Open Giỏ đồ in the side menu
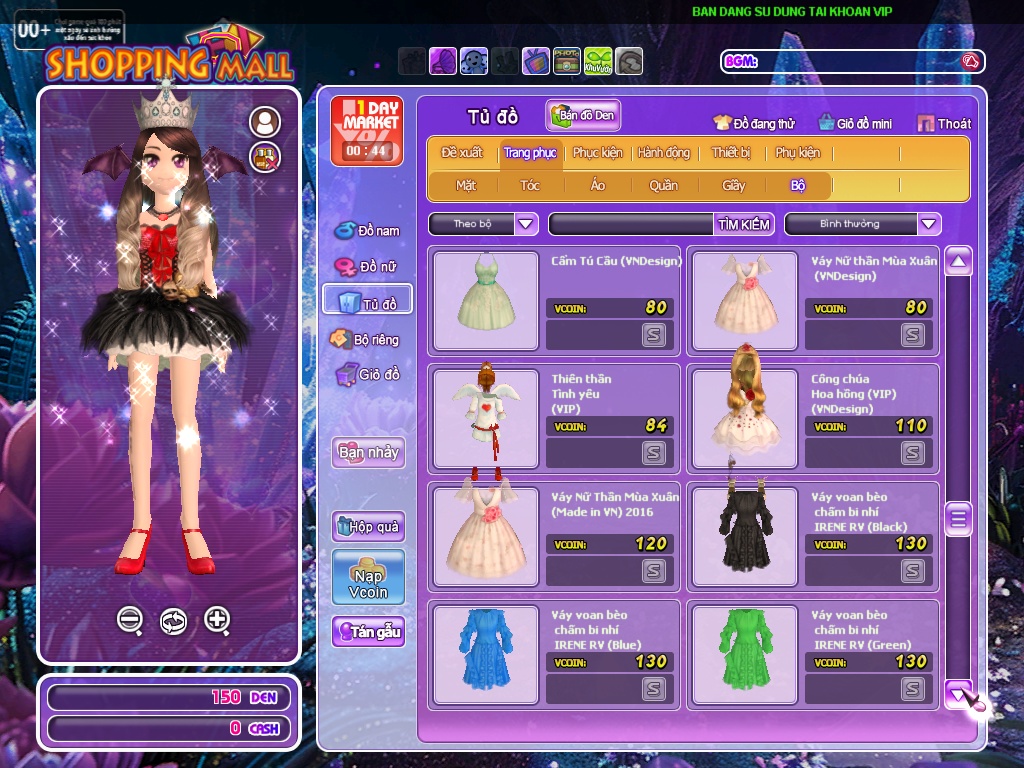This screenshot has width=1024, height=768. click(368, 375)
